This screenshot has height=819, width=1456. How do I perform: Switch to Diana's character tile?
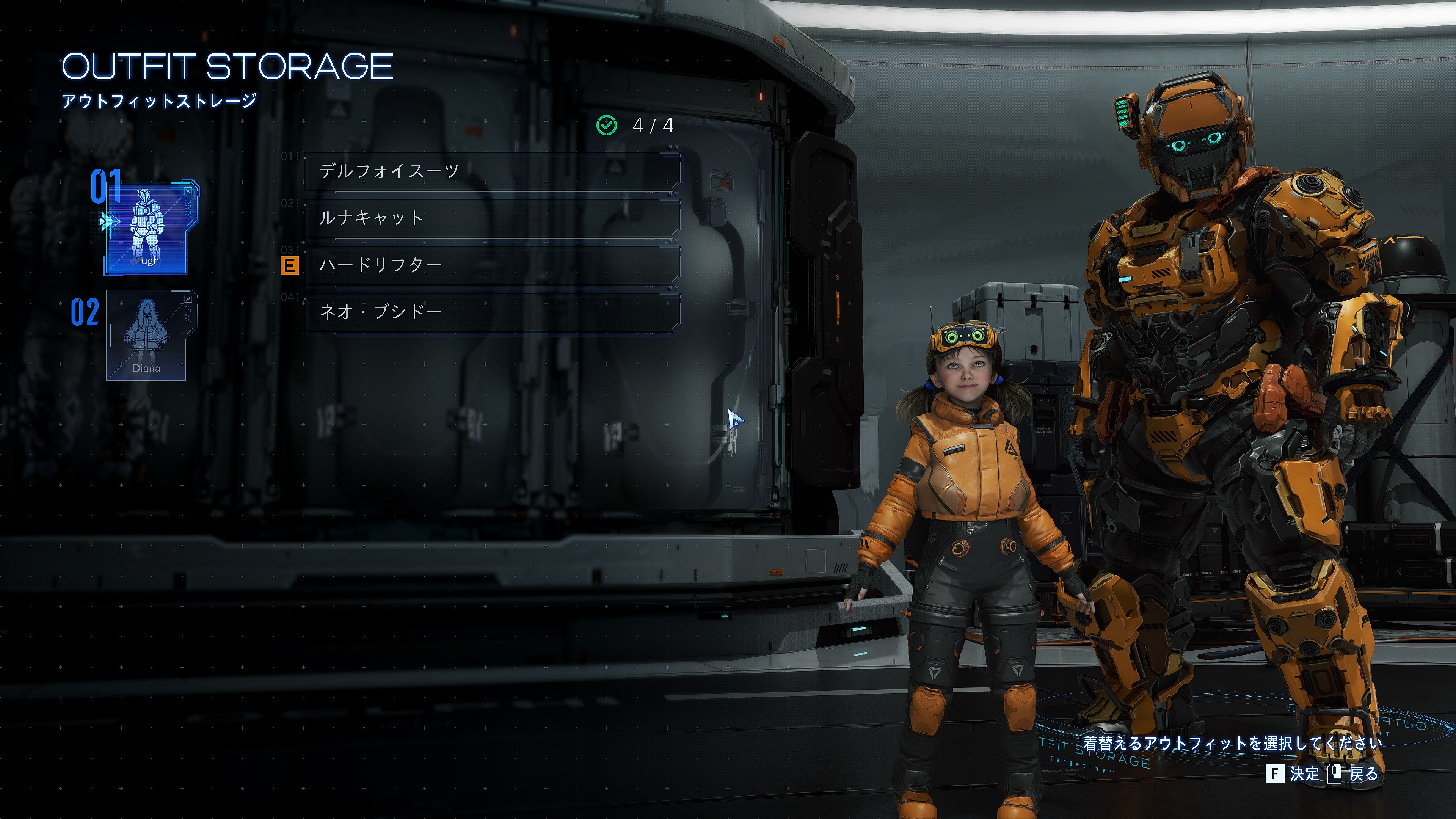click(147, 335)
